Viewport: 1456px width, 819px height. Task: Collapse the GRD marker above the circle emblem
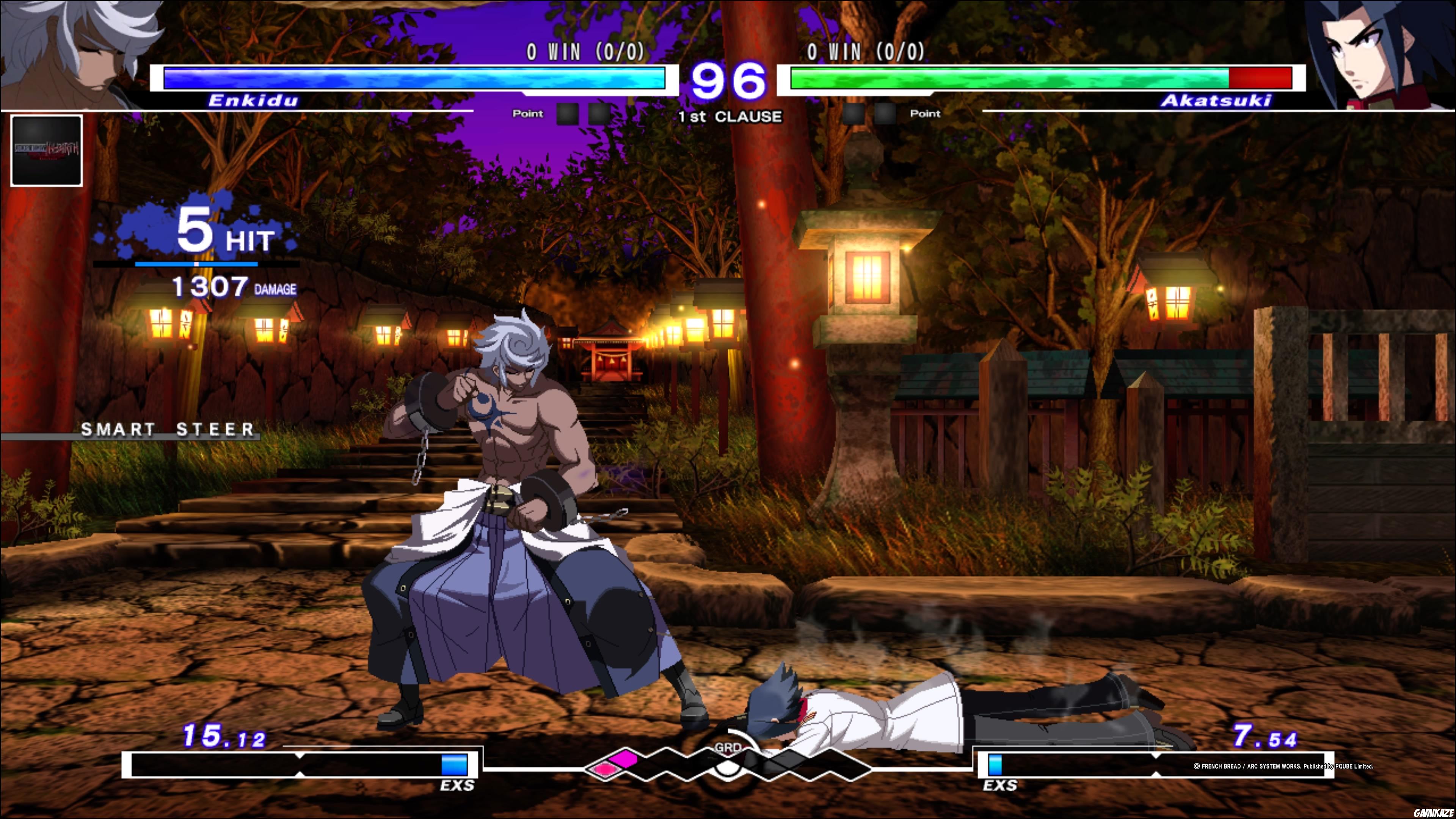click(x=729, y=747)
